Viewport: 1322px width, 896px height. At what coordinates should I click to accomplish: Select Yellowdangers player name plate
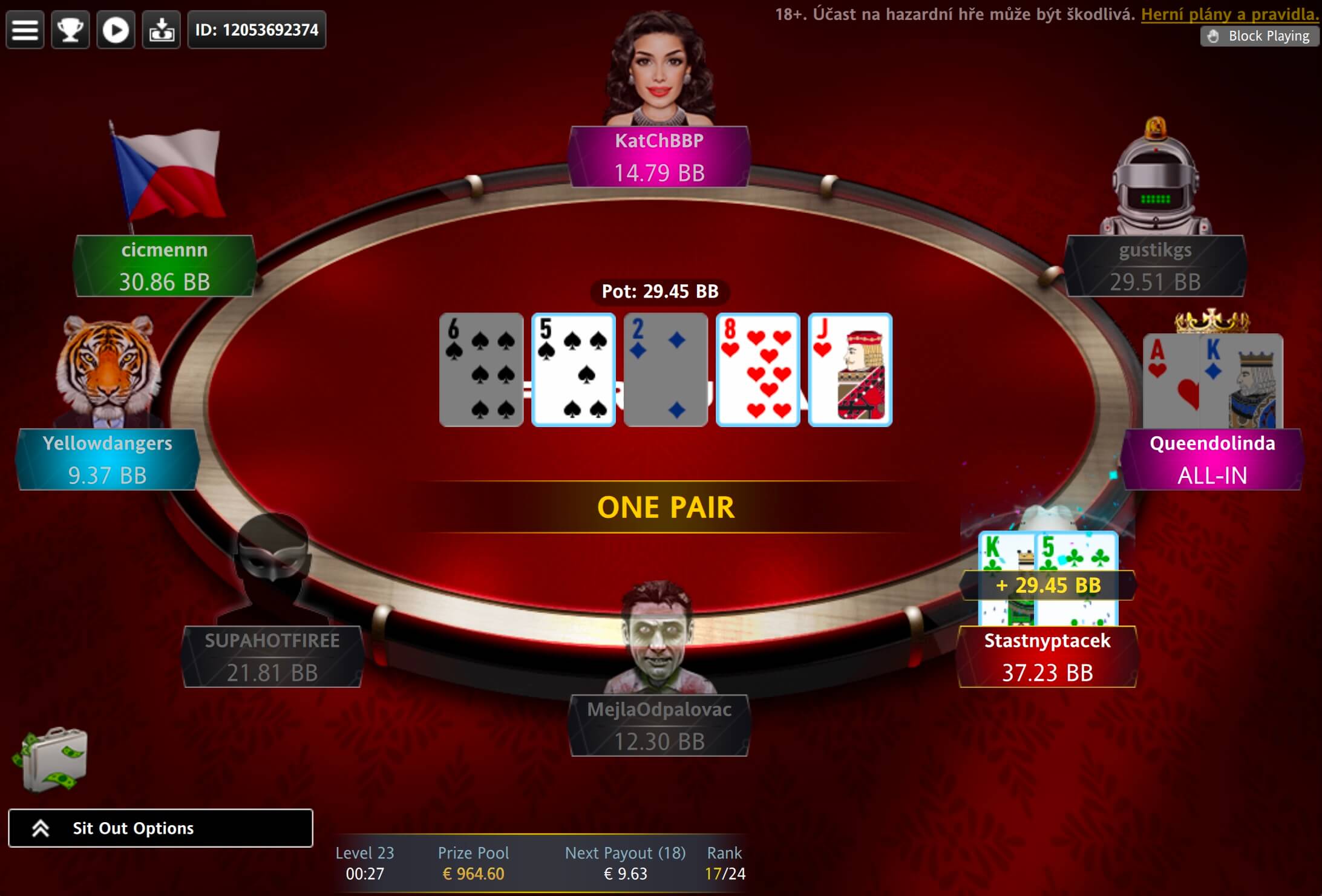[x=108, y=460]
